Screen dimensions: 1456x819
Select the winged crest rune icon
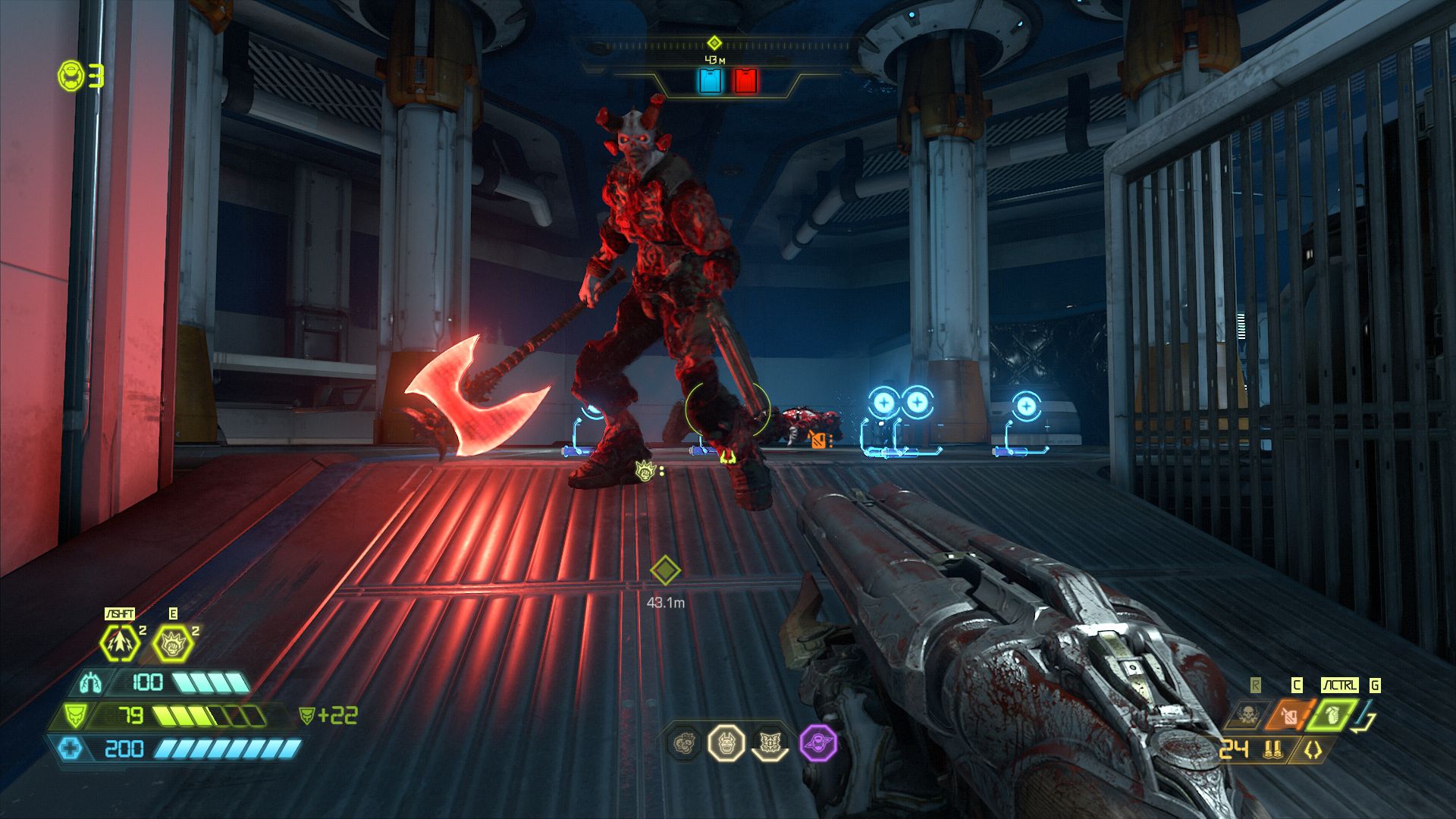tap(771, 743)
